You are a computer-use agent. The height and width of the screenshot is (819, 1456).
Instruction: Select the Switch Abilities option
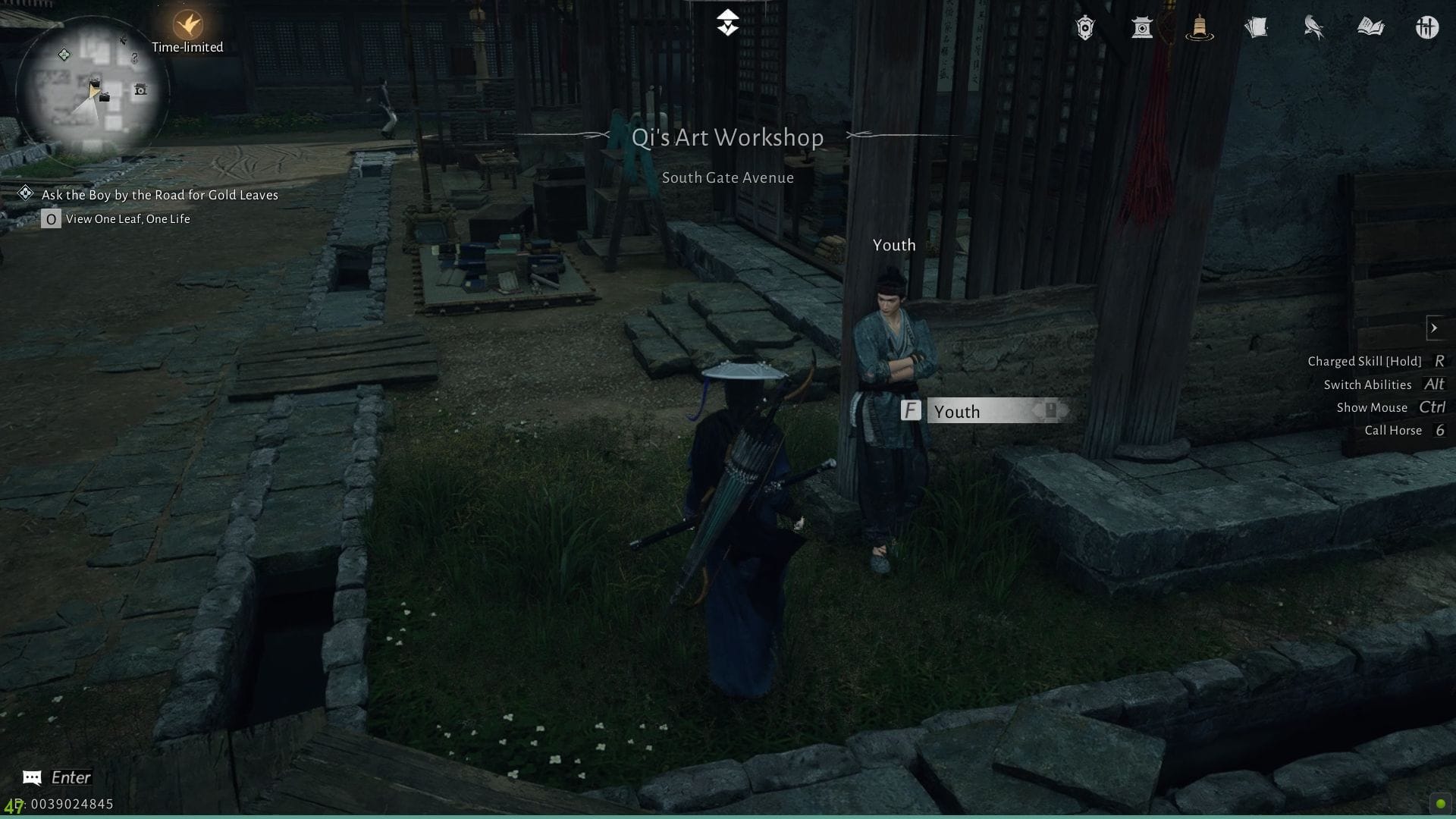click(1368, 384)
